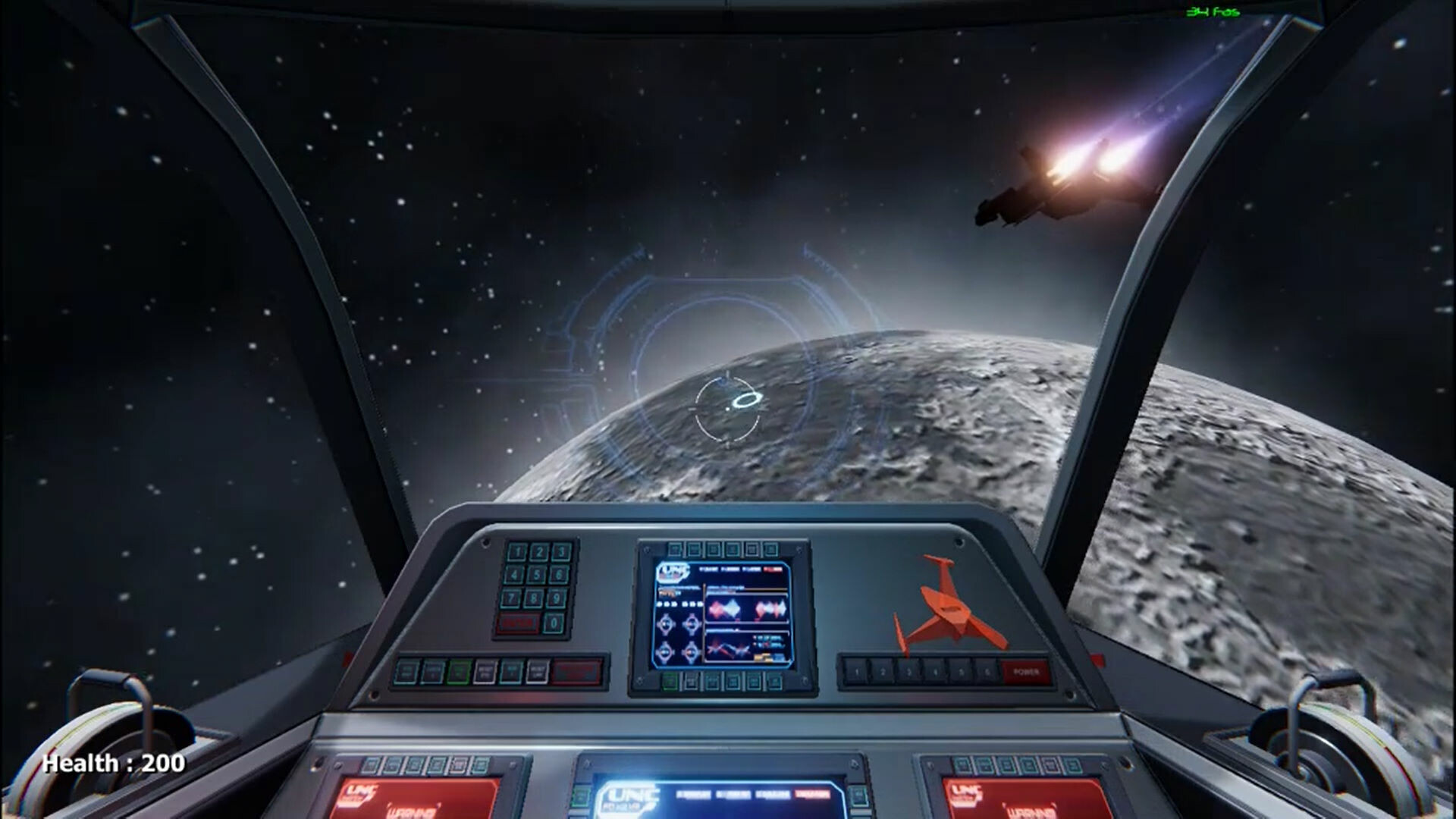Switch to the red alert tab on the UNC display
The height and width of the screenshot is (819, 1456).
(773, 569)
